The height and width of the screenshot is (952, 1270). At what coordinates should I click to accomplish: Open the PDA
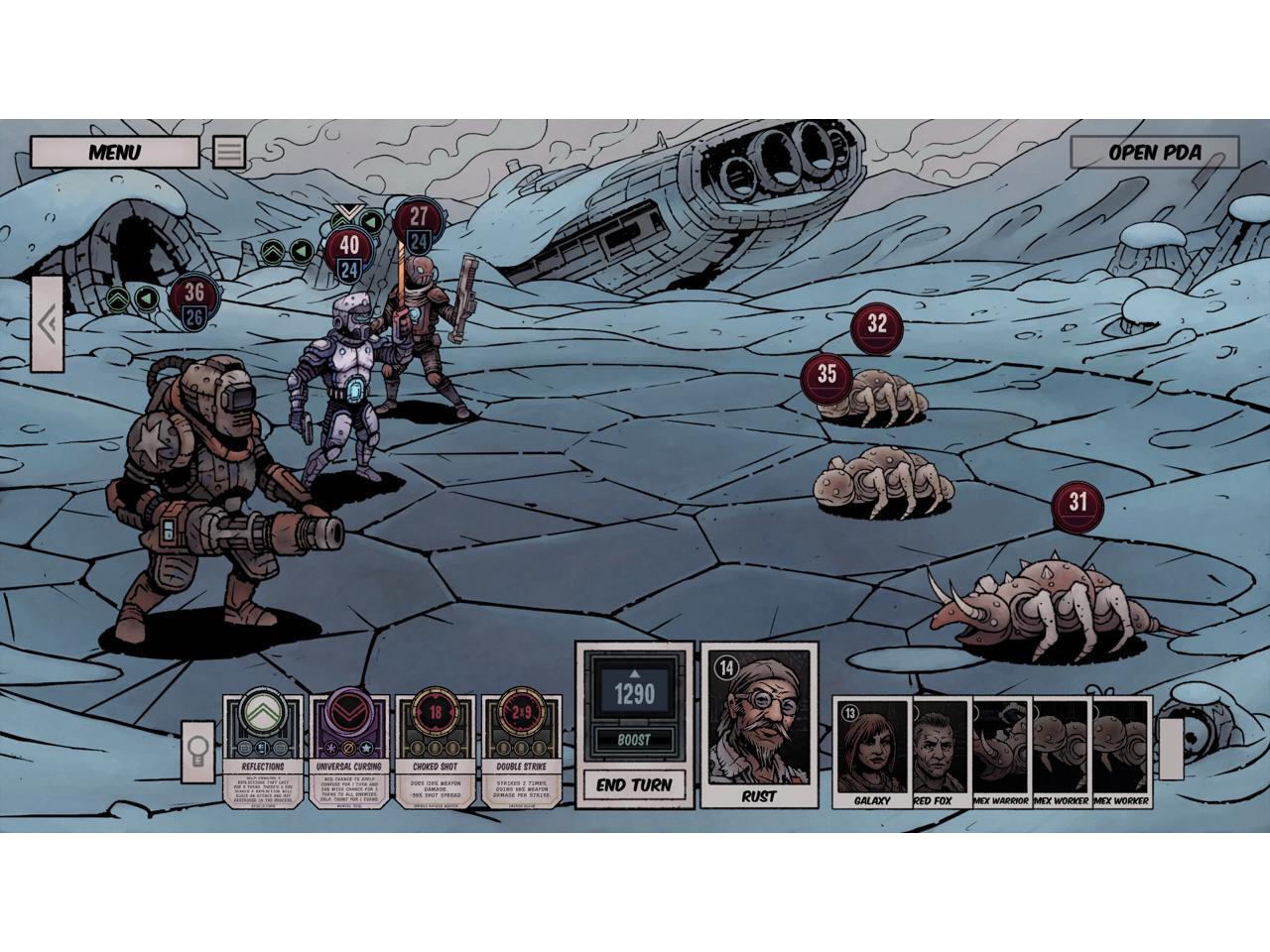click(1154, 153)
